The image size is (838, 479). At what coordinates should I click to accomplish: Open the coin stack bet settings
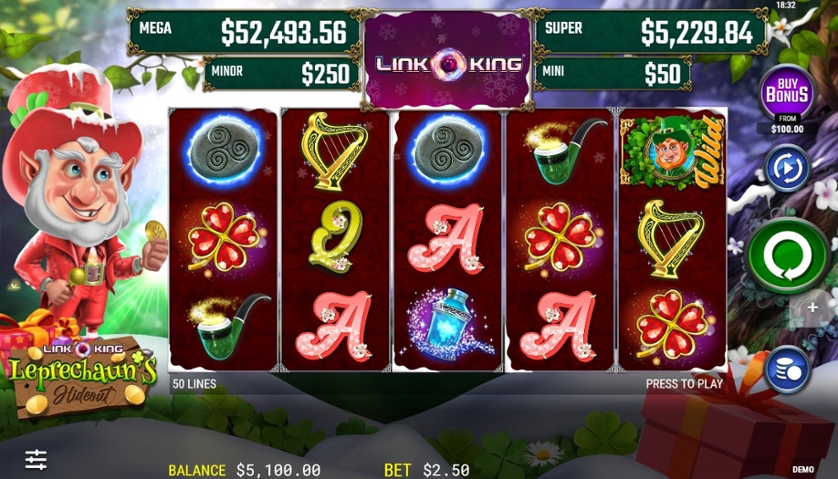click(787, 368)
